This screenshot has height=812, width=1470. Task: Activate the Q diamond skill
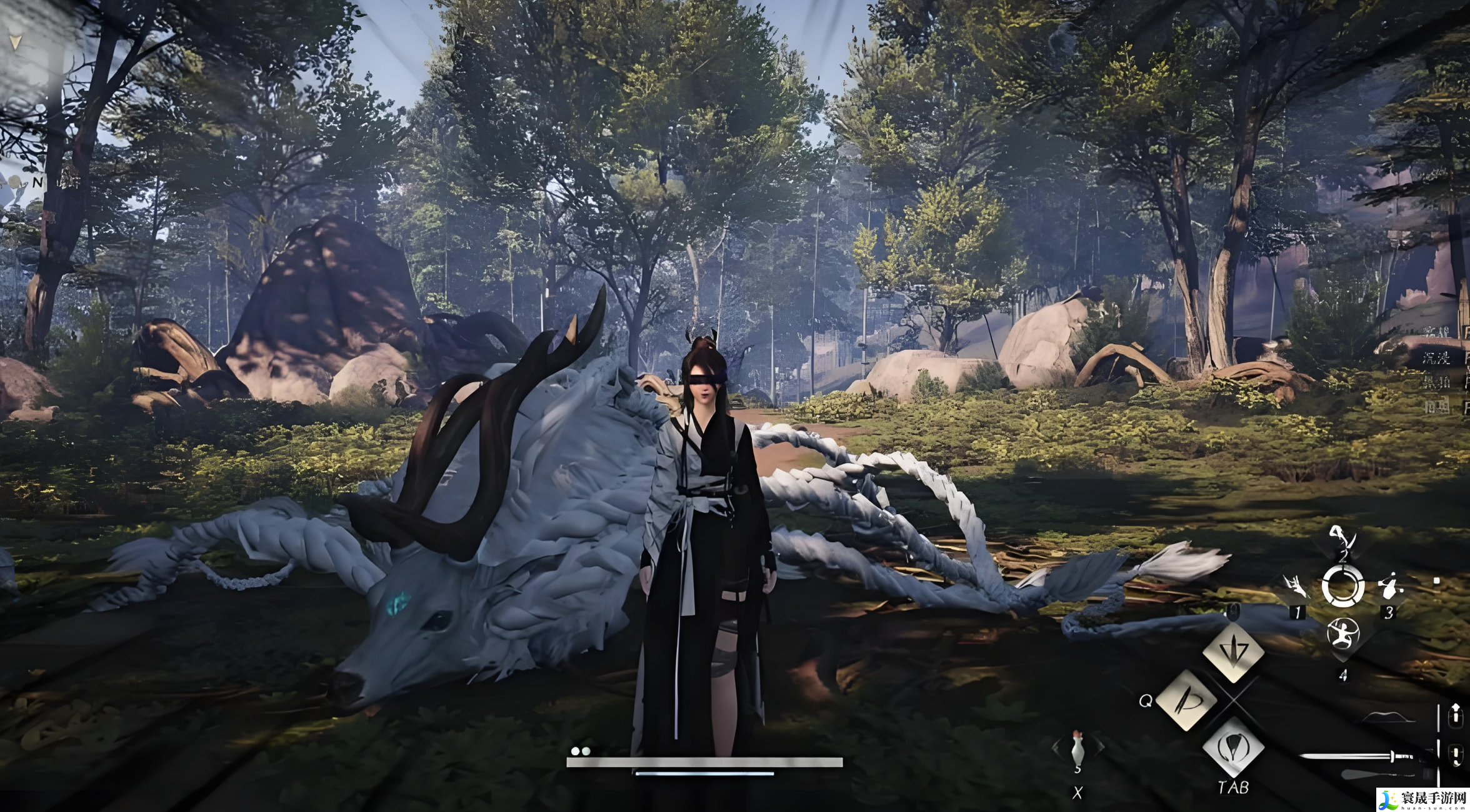(x=1186, y=700)
